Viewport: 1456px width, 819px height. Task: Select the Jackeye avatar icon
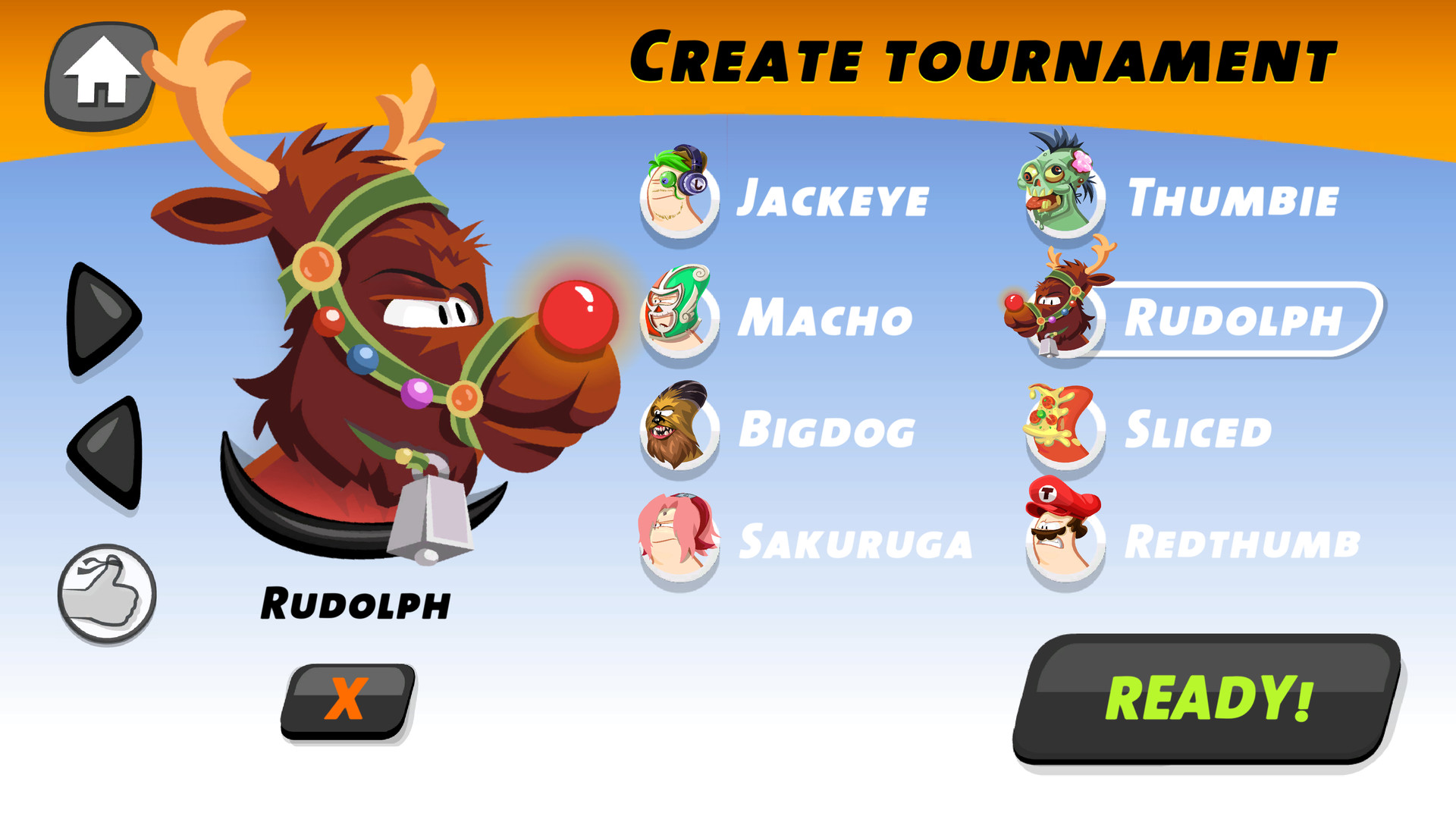click(x=677, y=199)
